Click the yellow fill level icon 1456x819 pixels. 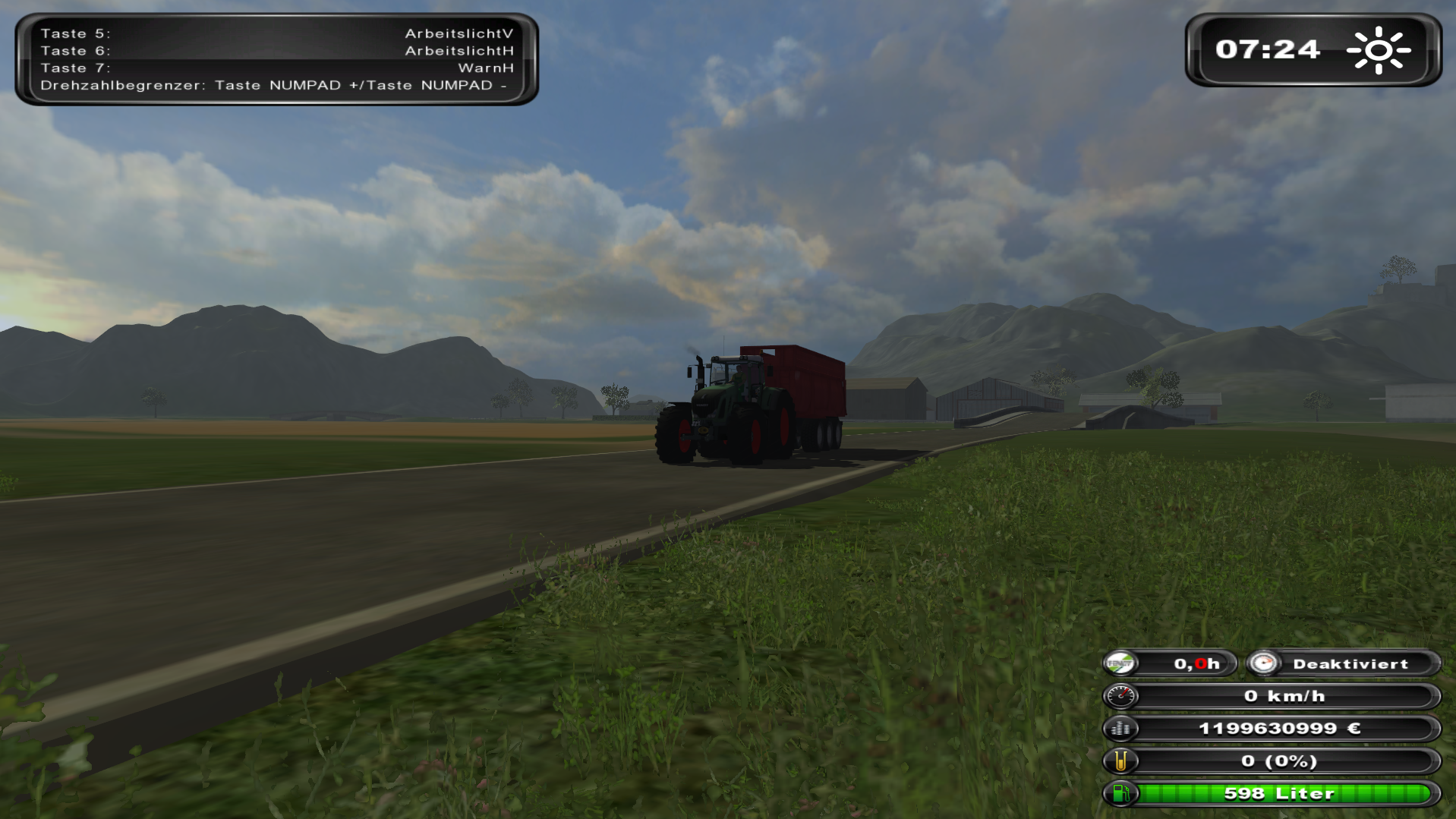coord(1120,761)
